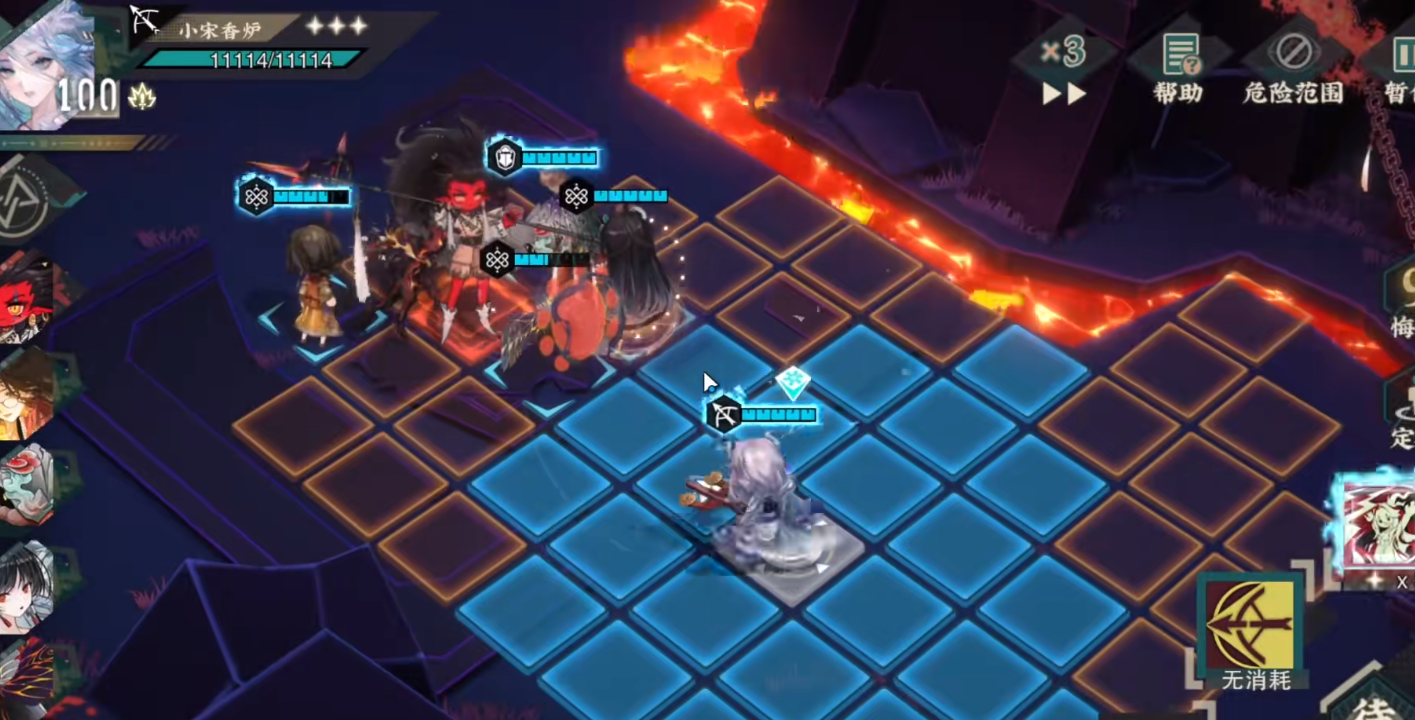The height and width of the screenshot is (720, 1415).
Task: Activate the bow attack skill labeled 无消耗
Action: (1250, 630)
